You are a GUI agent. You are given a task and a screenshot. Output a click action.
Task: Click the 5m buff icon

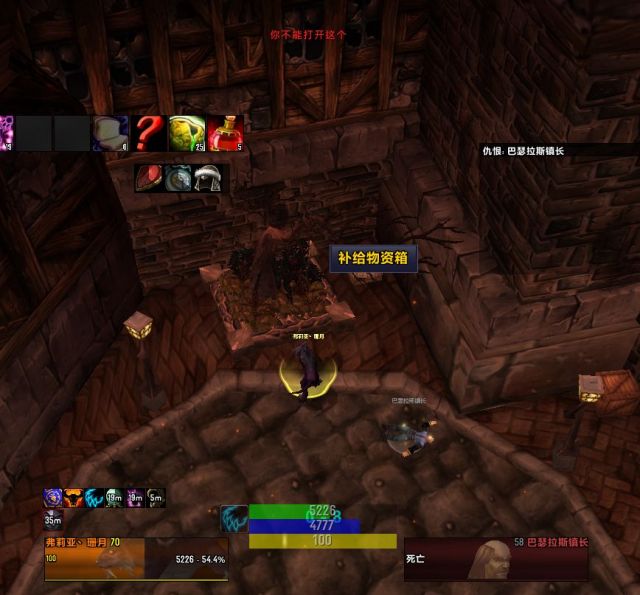pos(155,497)
